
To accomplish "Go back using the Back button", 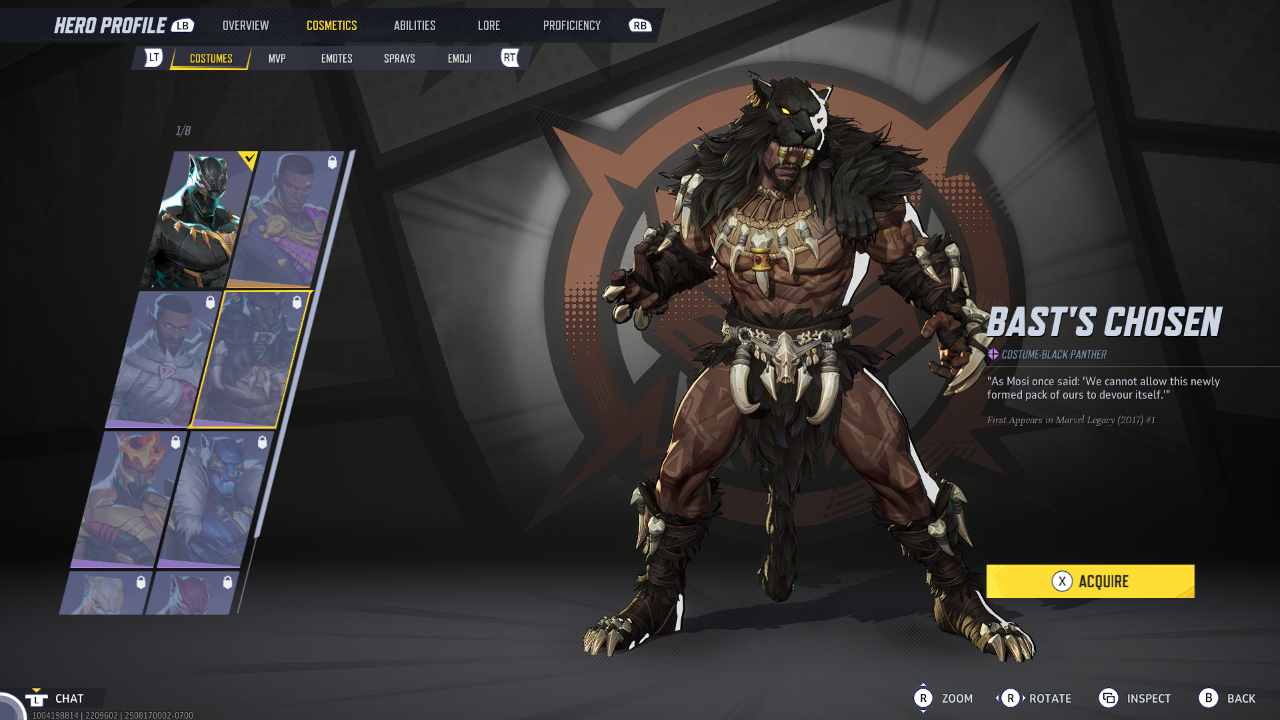I will (1228, 698).
